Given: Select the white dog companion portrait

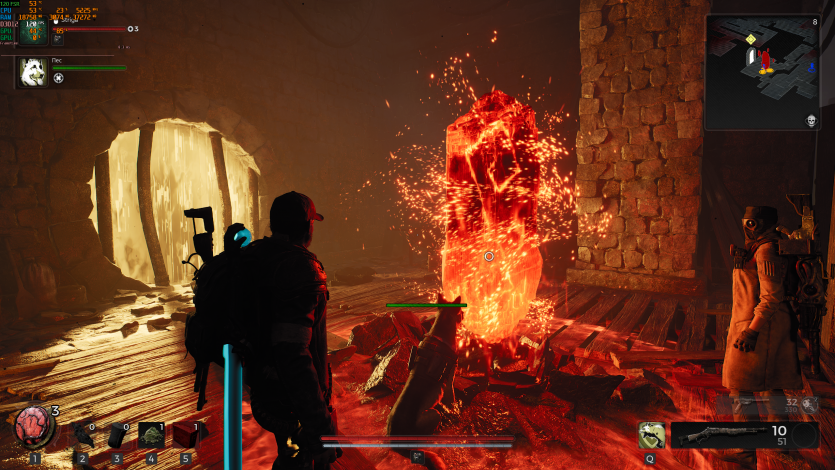Looking at the screenshot, I should pos(32,72).
